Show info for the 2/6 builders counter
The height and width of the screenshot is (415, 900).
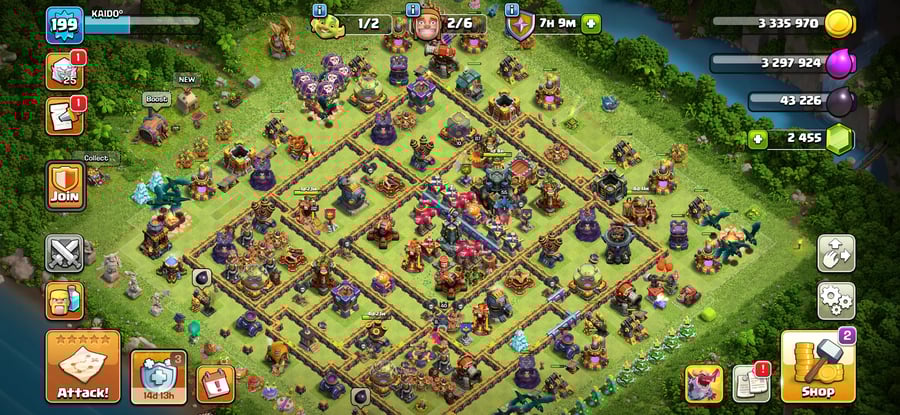[x=412, y=11]
